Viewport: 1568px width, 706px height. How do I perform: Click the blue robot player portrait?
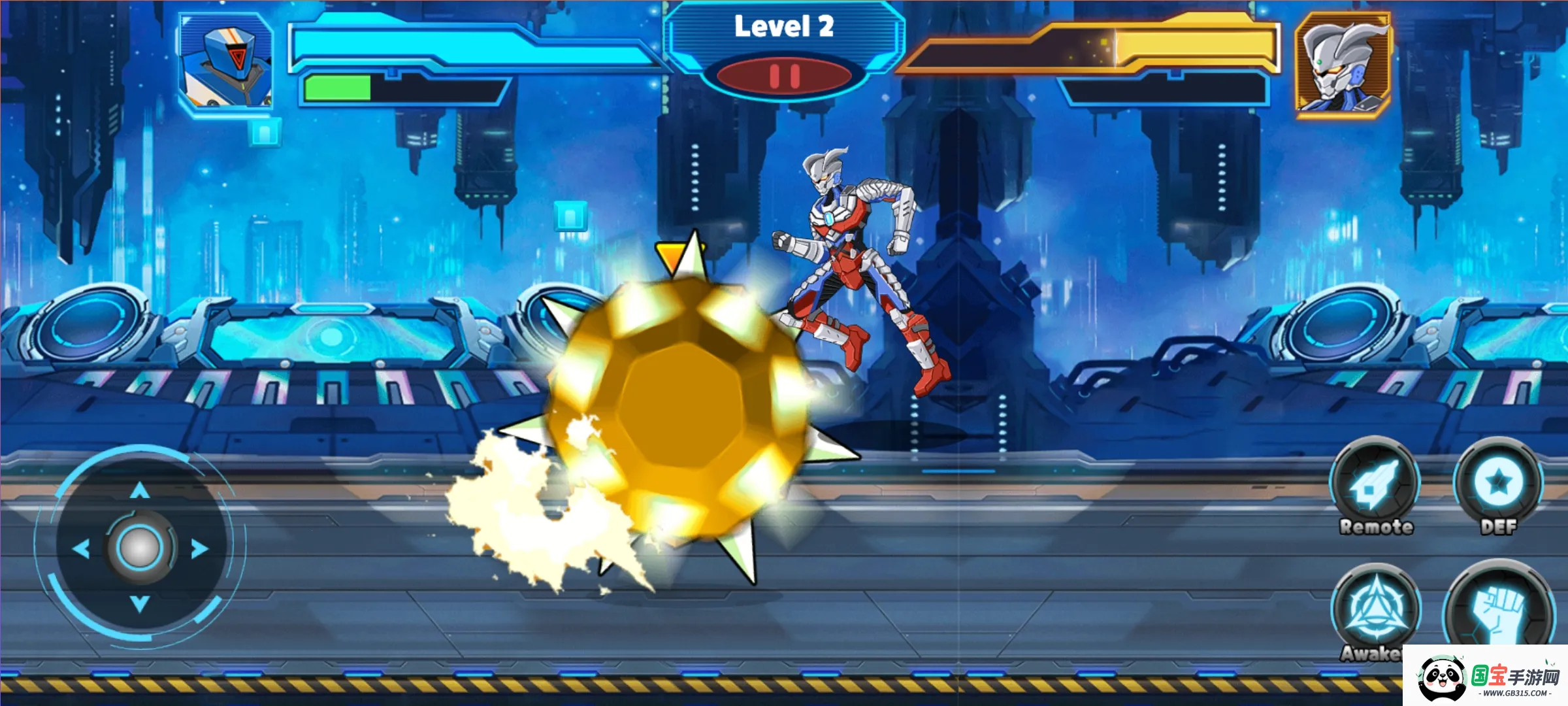(x=226, y=63)
